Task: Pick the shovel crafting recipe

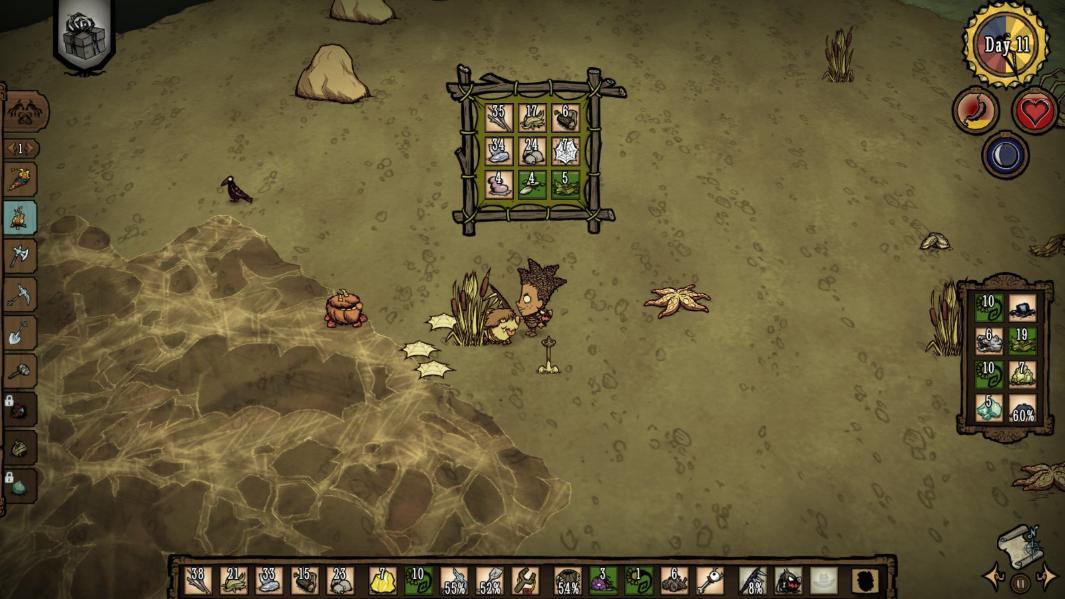Action: [20, 333]
